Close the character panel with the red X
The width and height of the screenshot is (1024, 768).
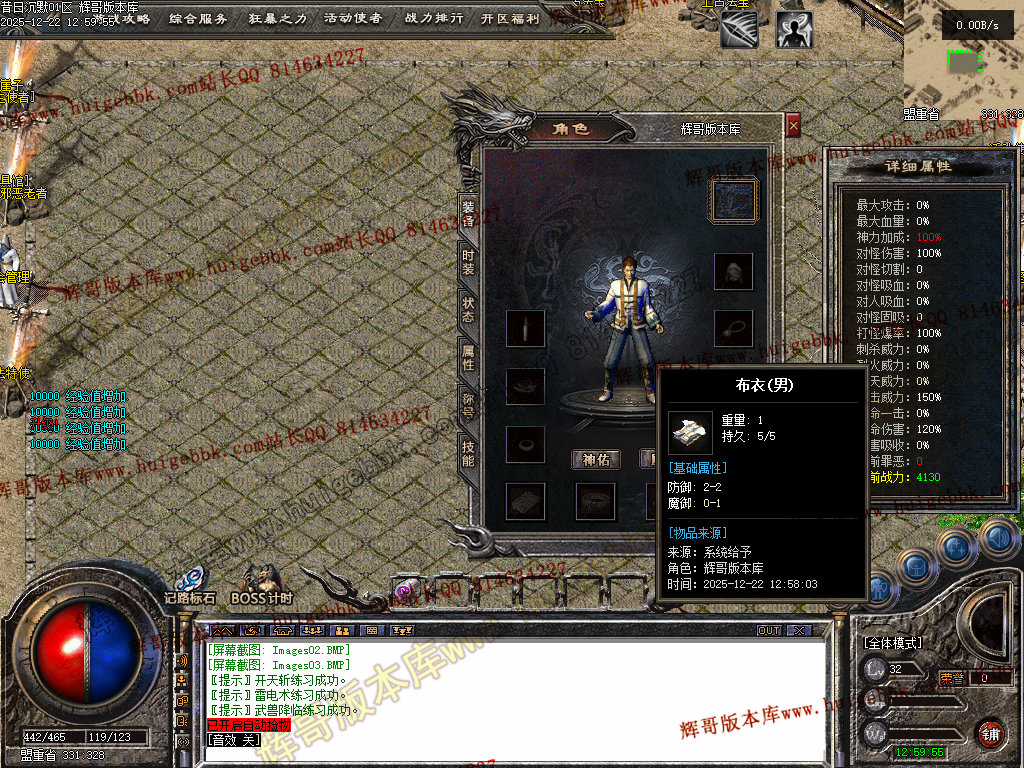click(x=793, y=126)
